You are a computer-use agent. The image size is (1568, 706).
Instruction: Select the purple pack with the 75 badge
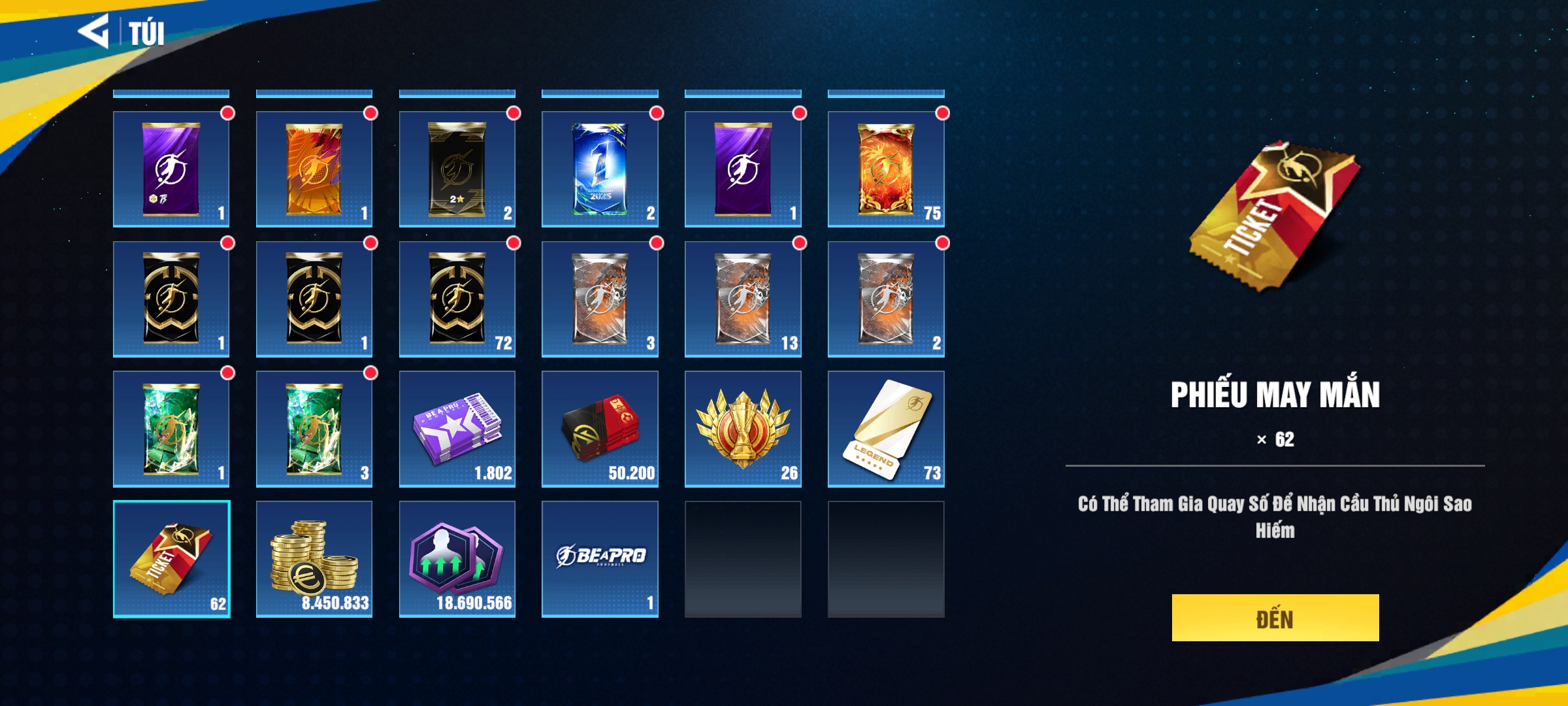click(x=171, y=169)
